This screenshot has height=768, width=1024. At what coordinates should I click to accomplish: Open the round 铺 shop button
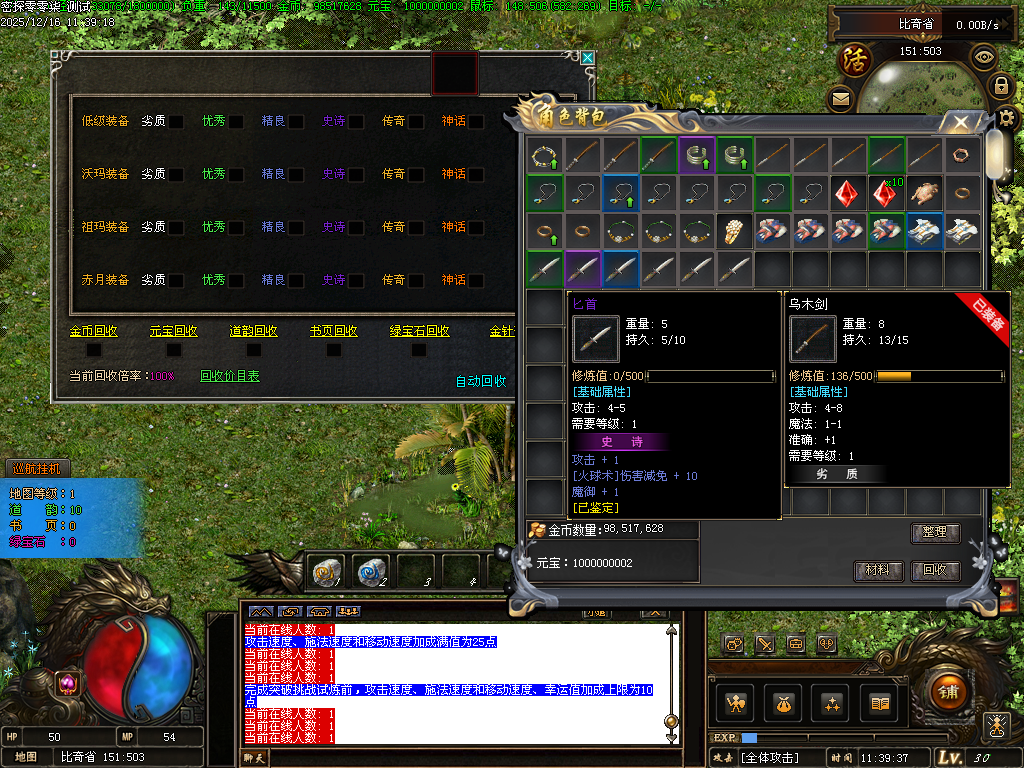click(948, 691)
